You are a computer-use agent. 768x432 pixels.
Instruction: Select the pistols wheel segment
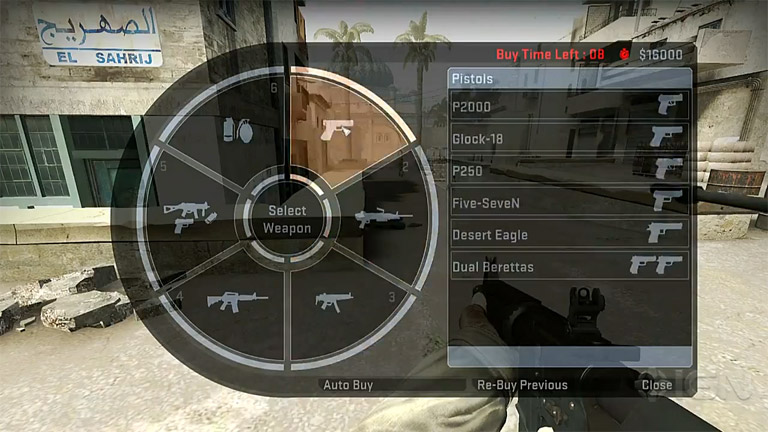337,128
